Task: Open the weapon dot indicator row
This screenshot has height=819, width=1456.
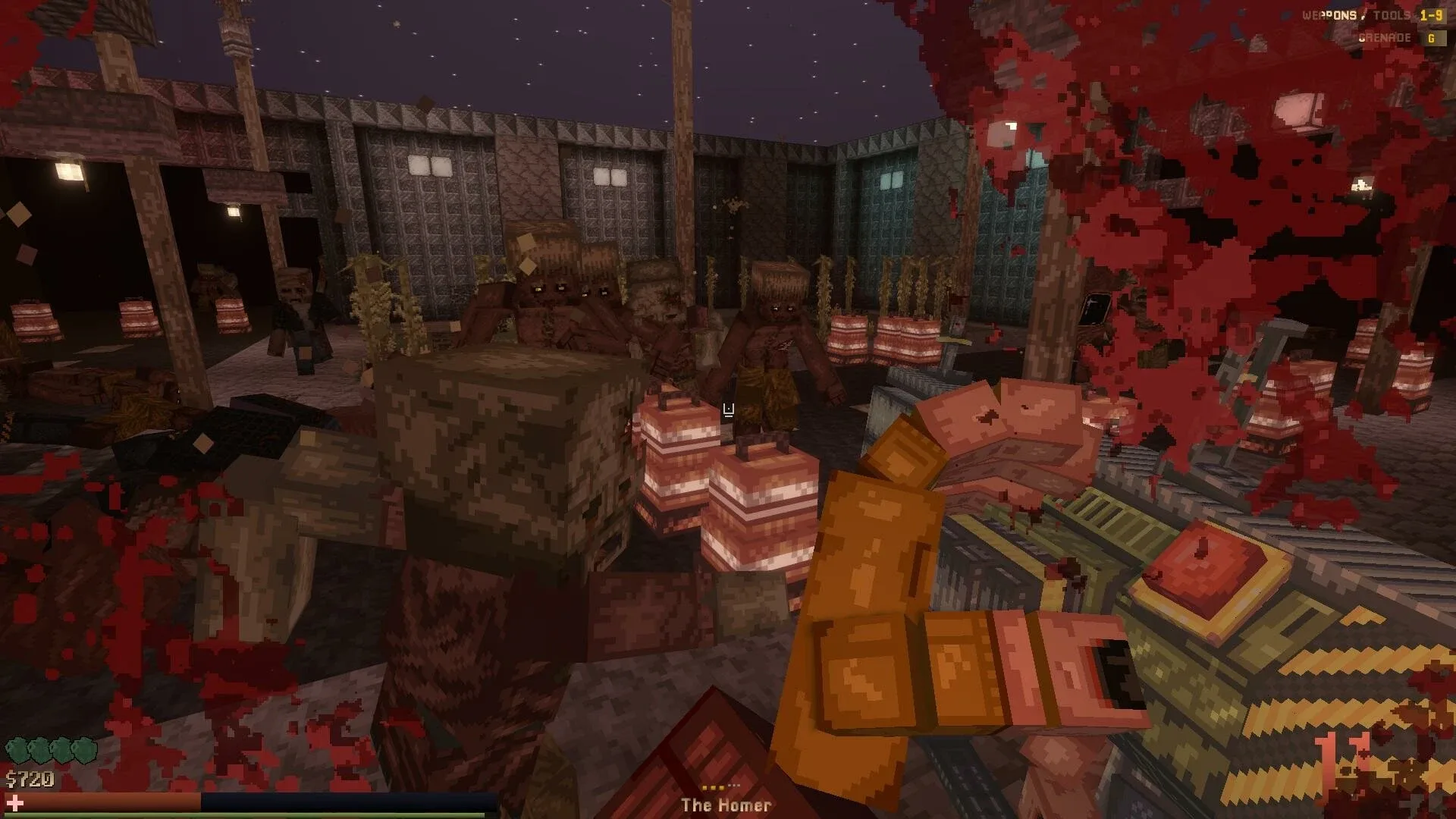Action: [x=720, y=787]
